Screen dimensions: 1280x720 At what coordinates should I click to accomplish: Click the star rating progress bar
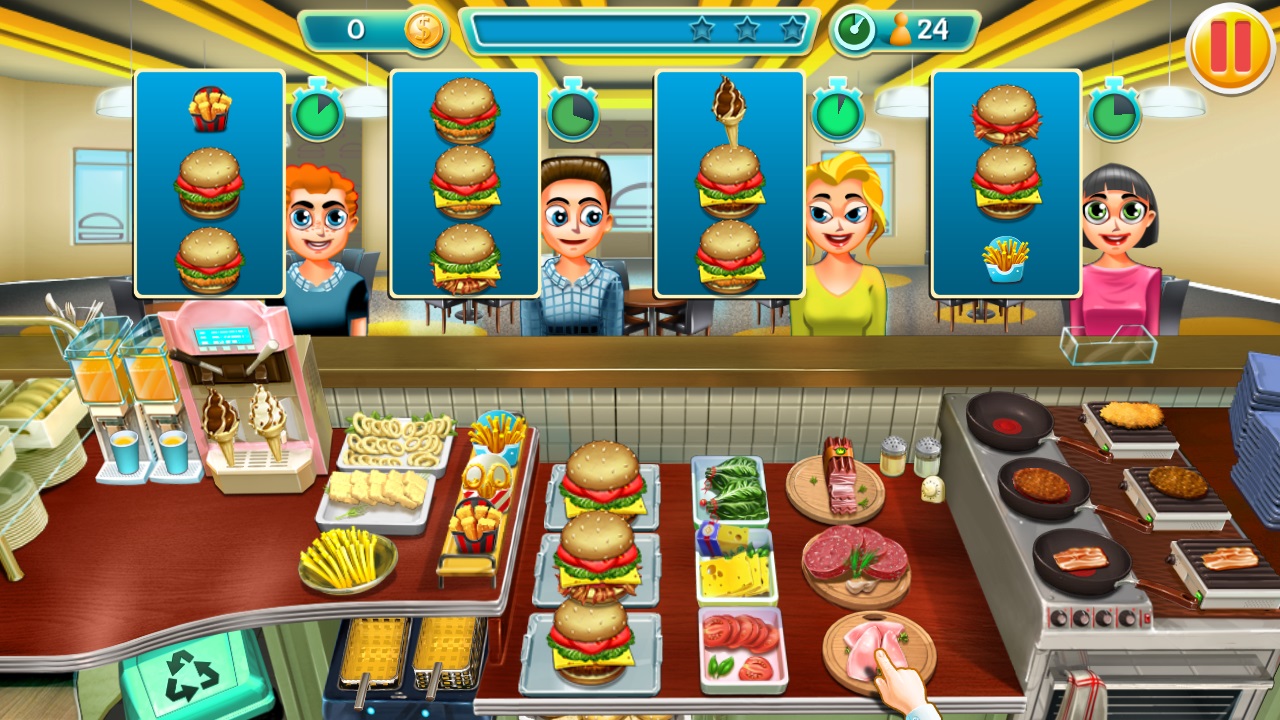pyautogui.click(x=640, y=31)
